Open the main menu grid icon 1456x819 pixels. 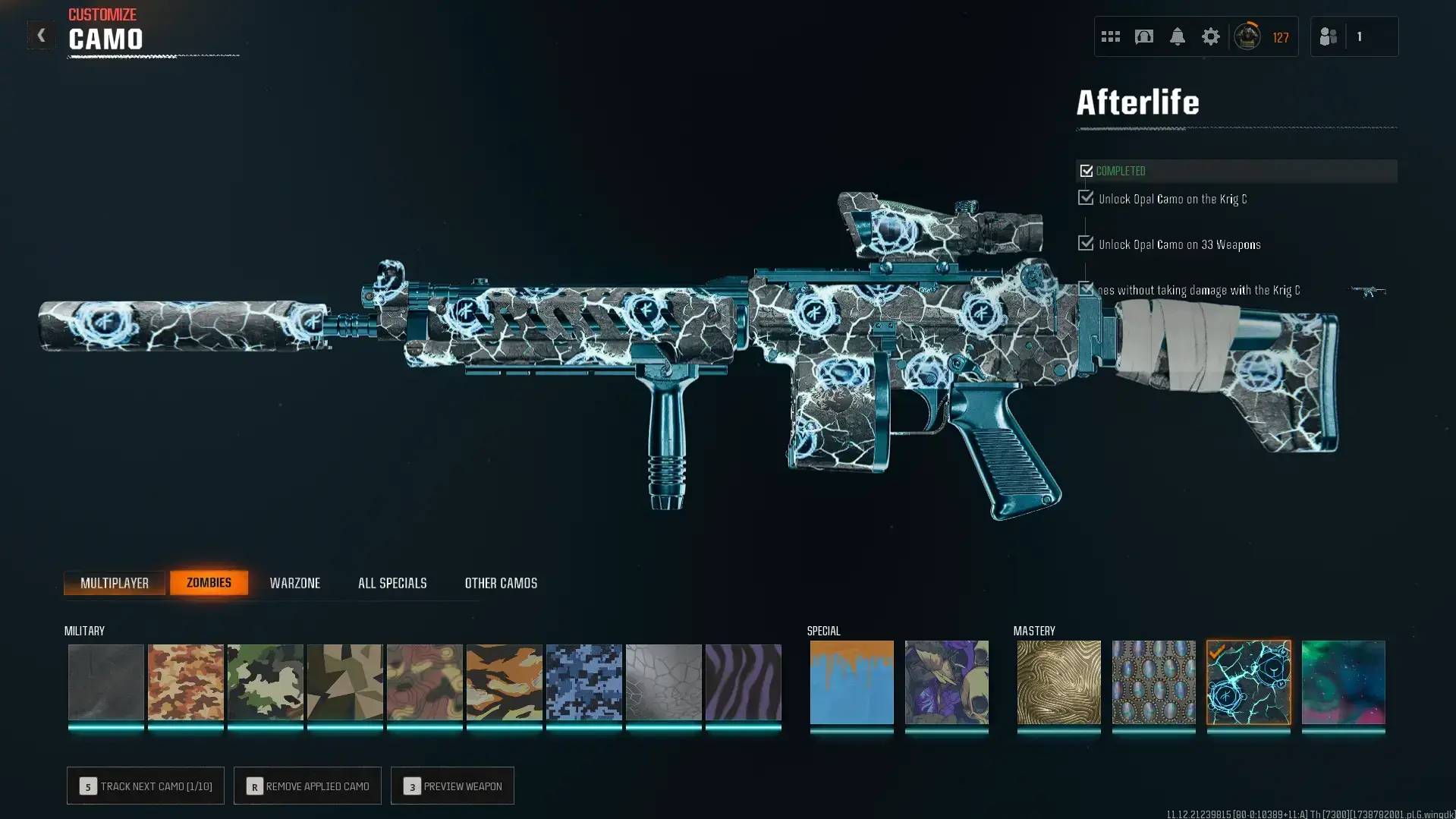tap(1110, 36)
